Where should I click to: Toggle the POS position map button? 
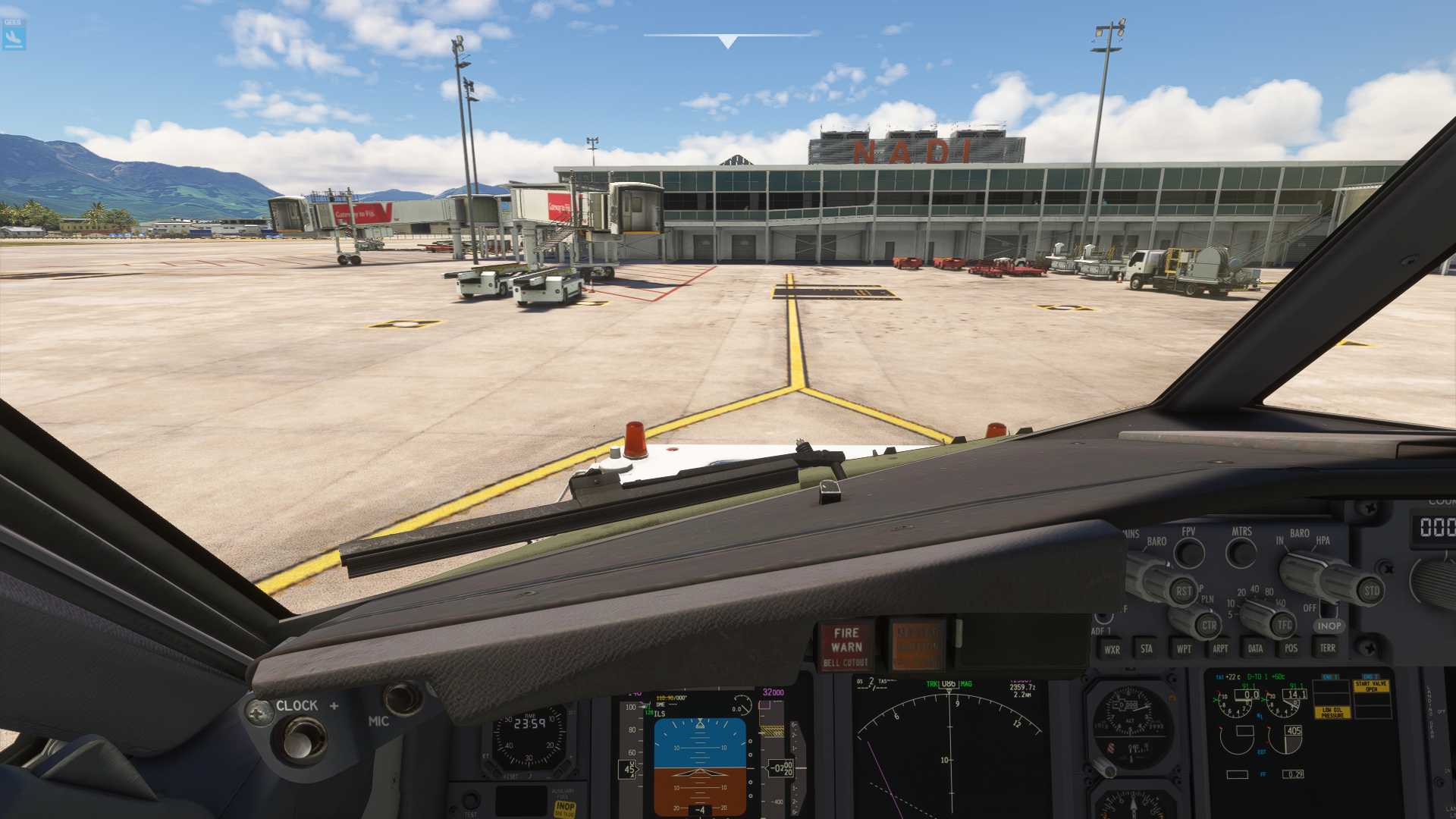[x=1291, y=648]
